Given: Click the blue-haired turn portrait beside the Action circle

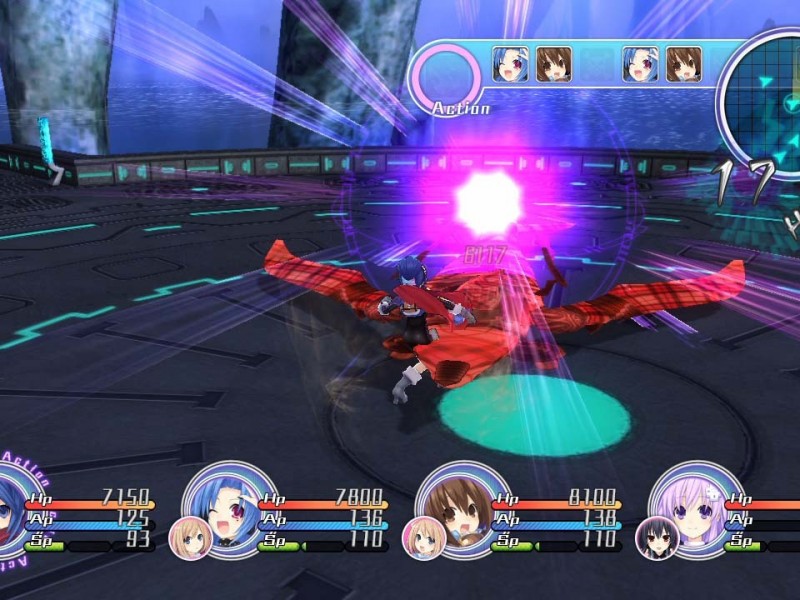Looking at the screenshot, I should (x=510, y=64).
